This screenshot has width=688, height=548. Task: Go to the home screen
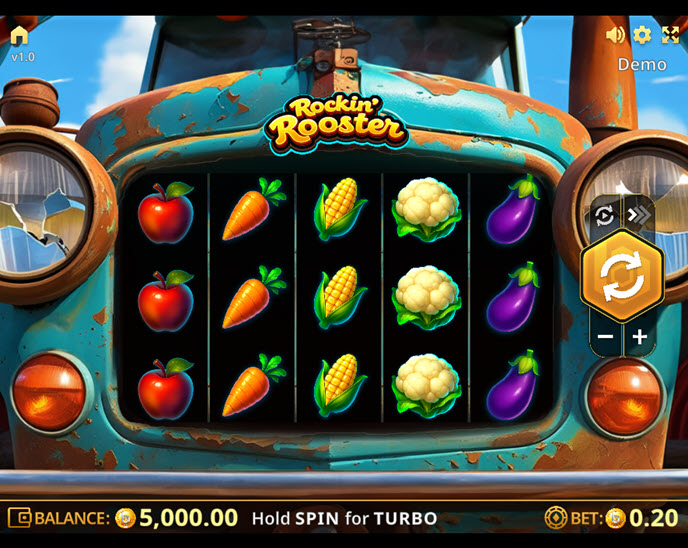click(20, 36)
